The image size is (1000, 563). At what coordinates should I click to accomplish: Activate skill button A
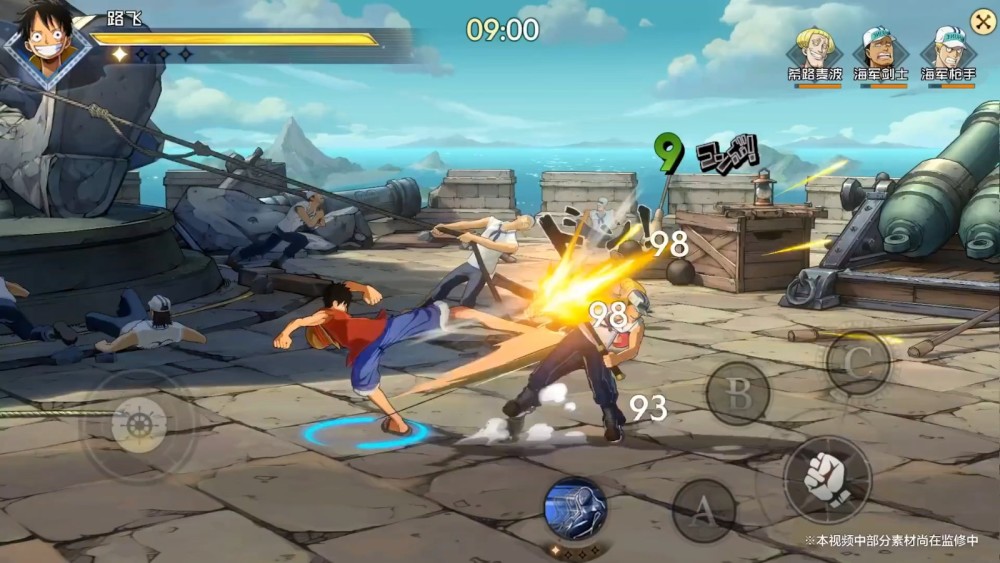point(704,511)
